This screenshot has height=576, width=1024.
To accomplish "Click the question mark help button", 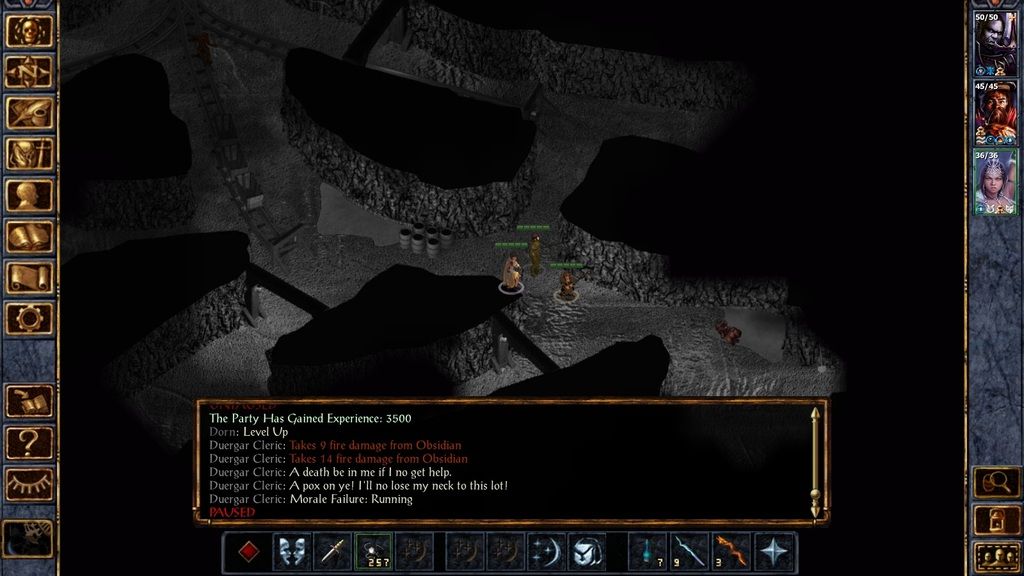I will (29, 442).
